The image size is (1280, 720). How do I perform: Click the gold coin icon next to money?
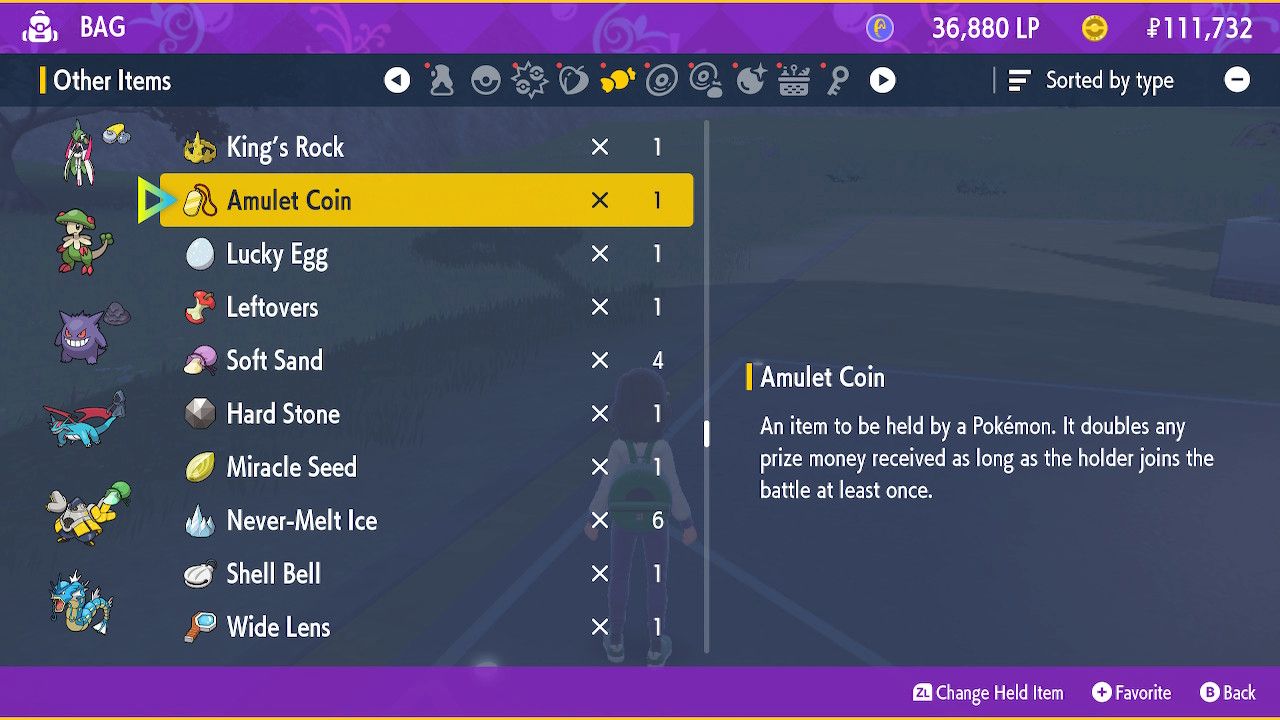(1096, 28)
